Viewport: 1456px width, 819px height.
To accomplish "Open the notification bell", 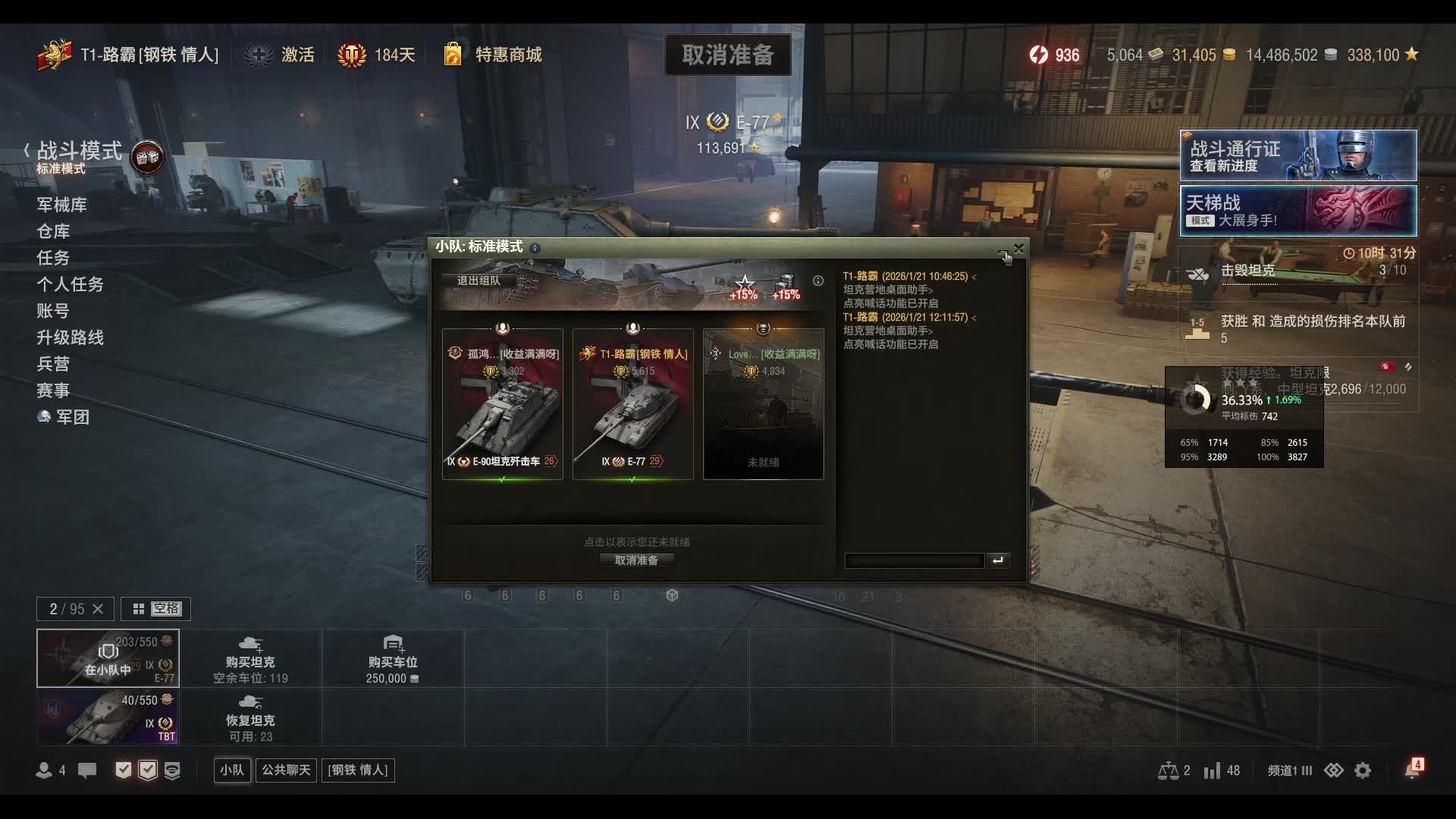I will (1411, 770).
